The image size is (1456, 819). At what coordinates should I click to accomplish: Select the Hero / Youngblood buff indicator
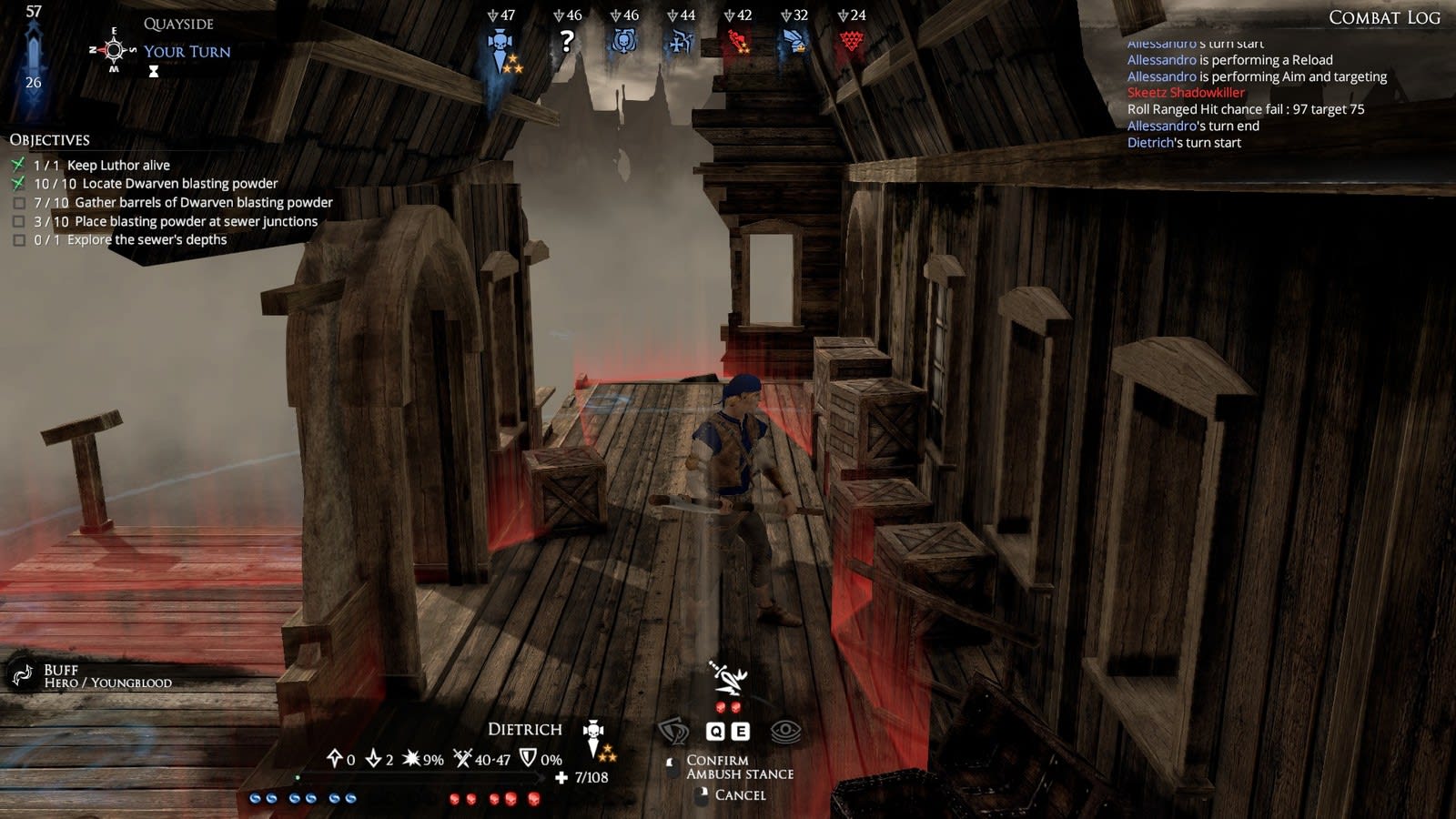[22, 675]
